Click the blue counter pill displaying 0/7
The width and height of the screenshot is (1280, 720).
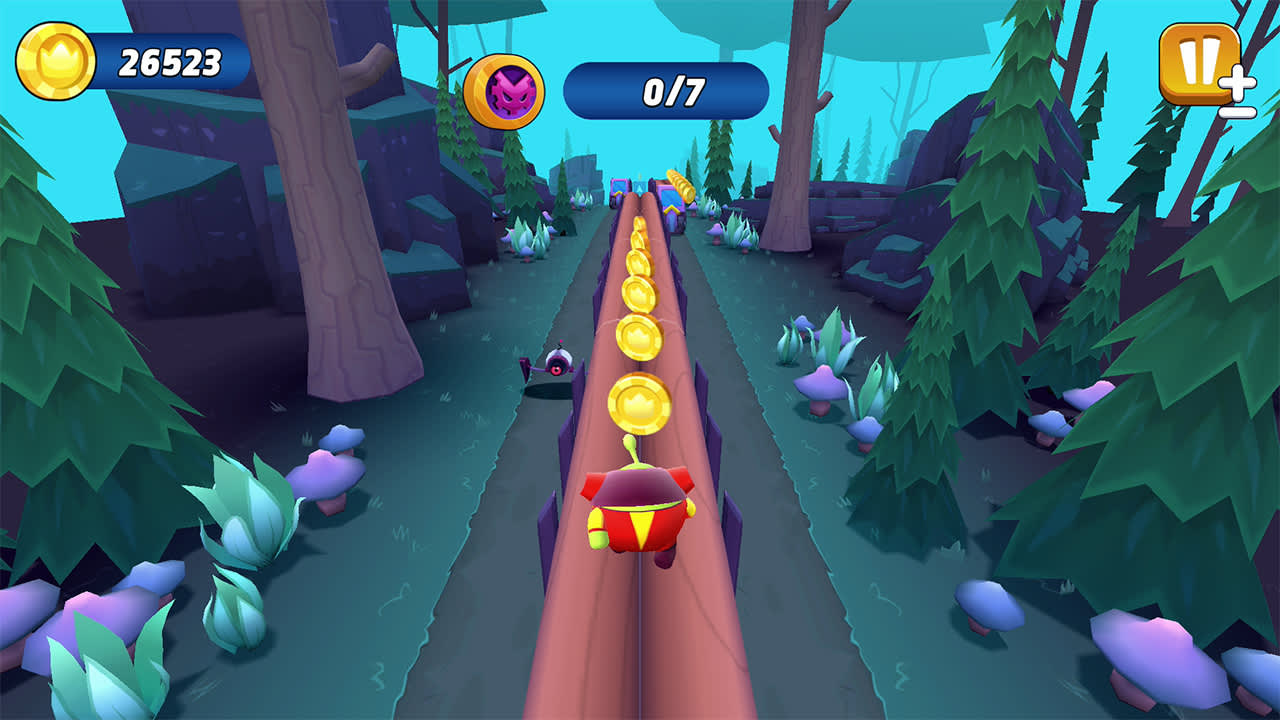[x=668, y=87]
